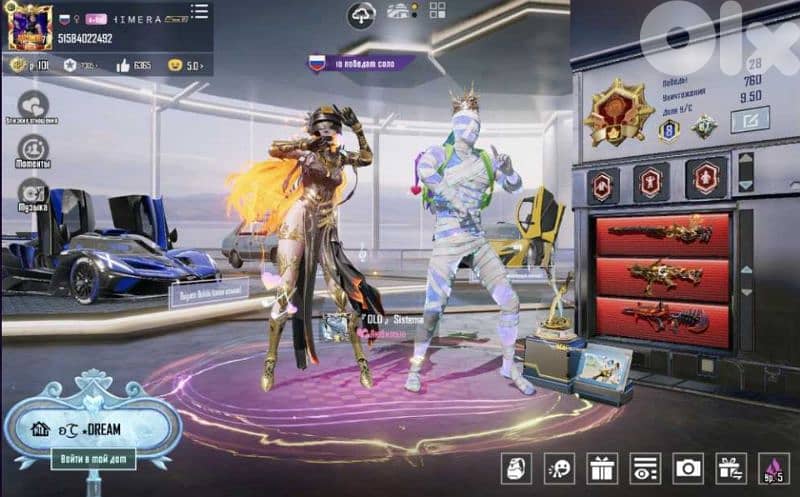Select the top gold weapon skin slot
Screen dimensions: 800x497
[662, 235]
